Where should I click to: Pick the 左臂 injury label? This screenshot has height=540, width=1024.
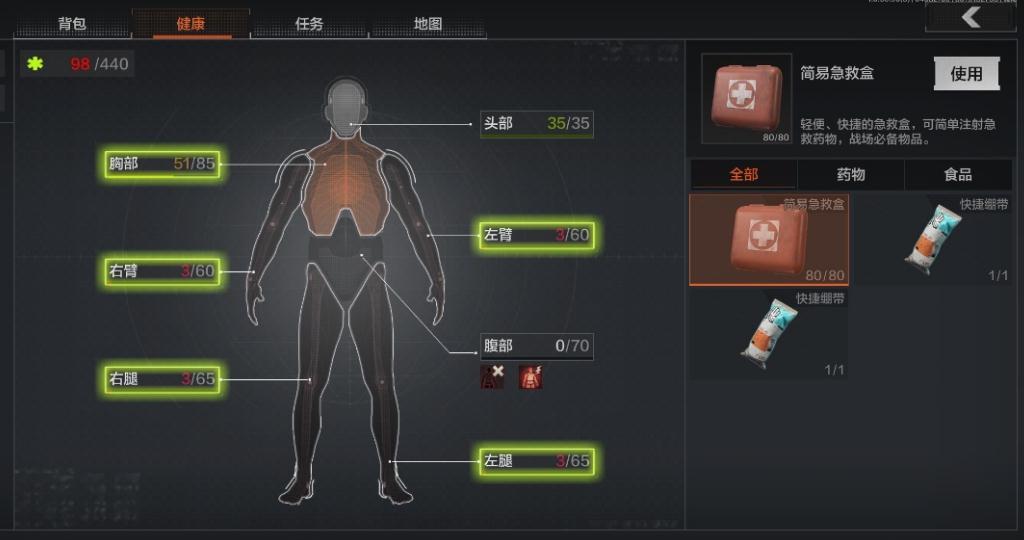click(536, 235)
